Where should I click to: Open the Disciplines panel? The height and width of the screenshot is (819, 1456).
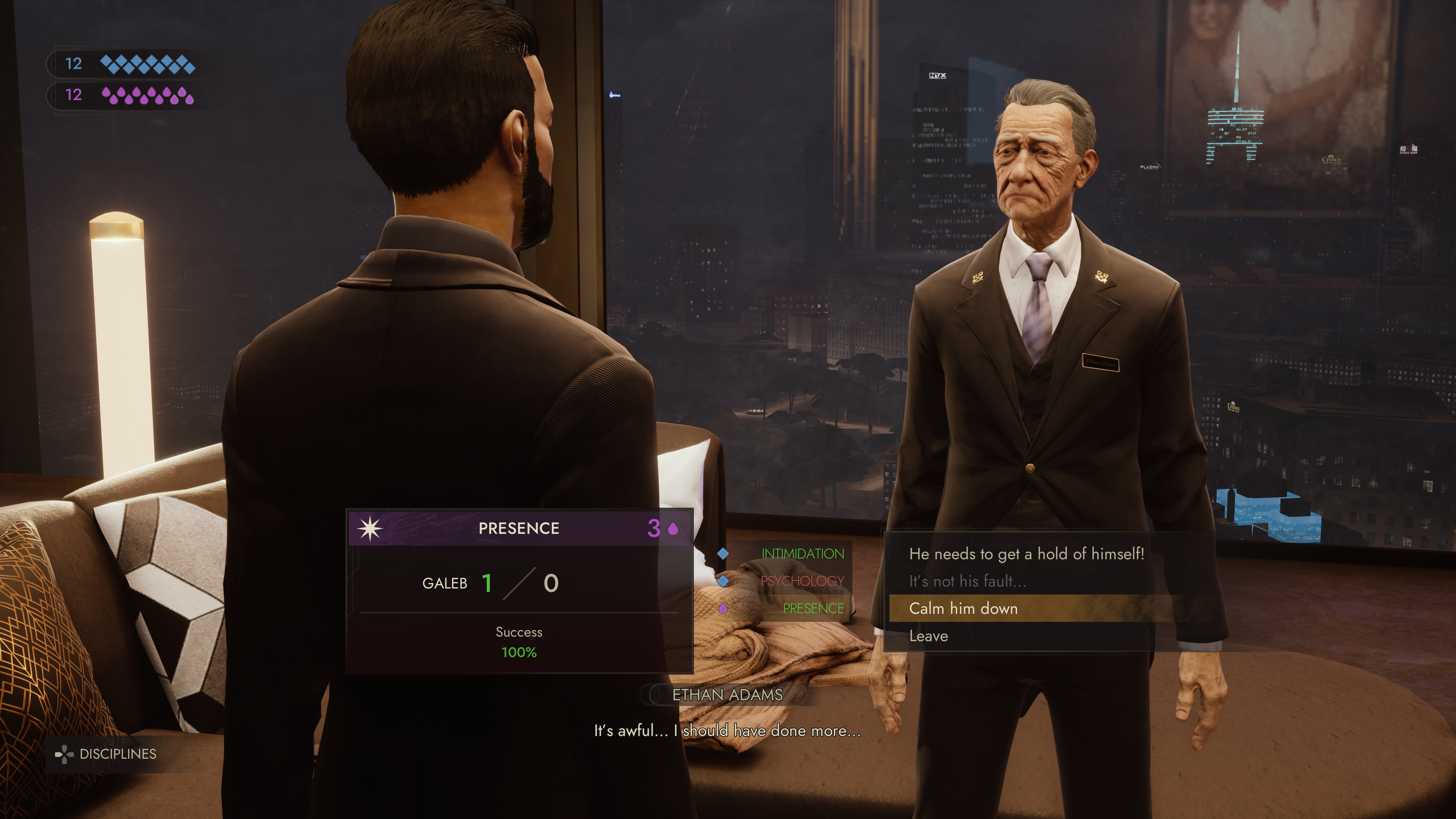(106, 754)
